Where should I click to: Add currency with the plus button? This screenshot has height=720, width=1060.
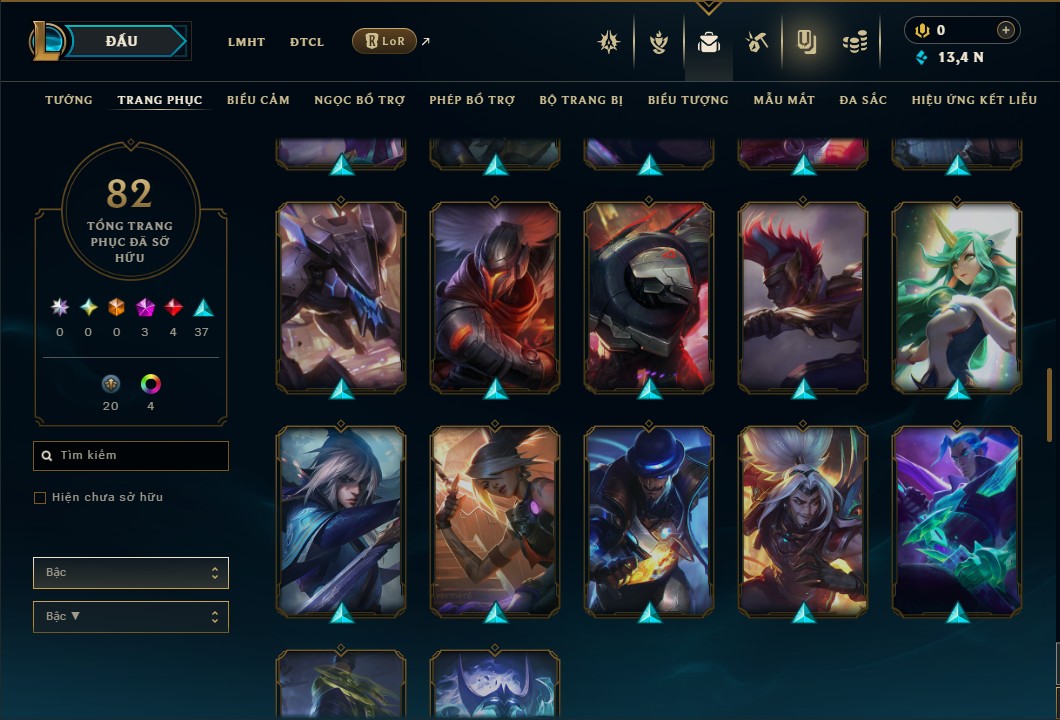(1006, 30)
